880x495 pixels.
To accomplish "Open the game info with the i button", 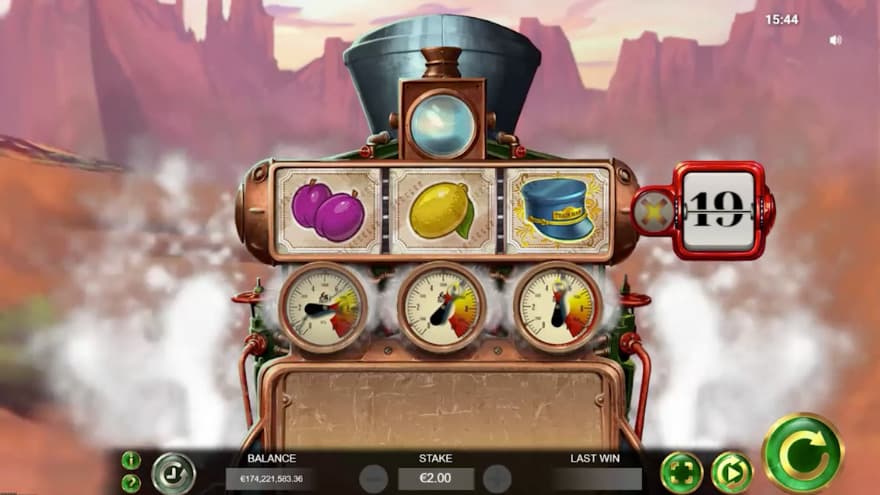I will (131, 460).
